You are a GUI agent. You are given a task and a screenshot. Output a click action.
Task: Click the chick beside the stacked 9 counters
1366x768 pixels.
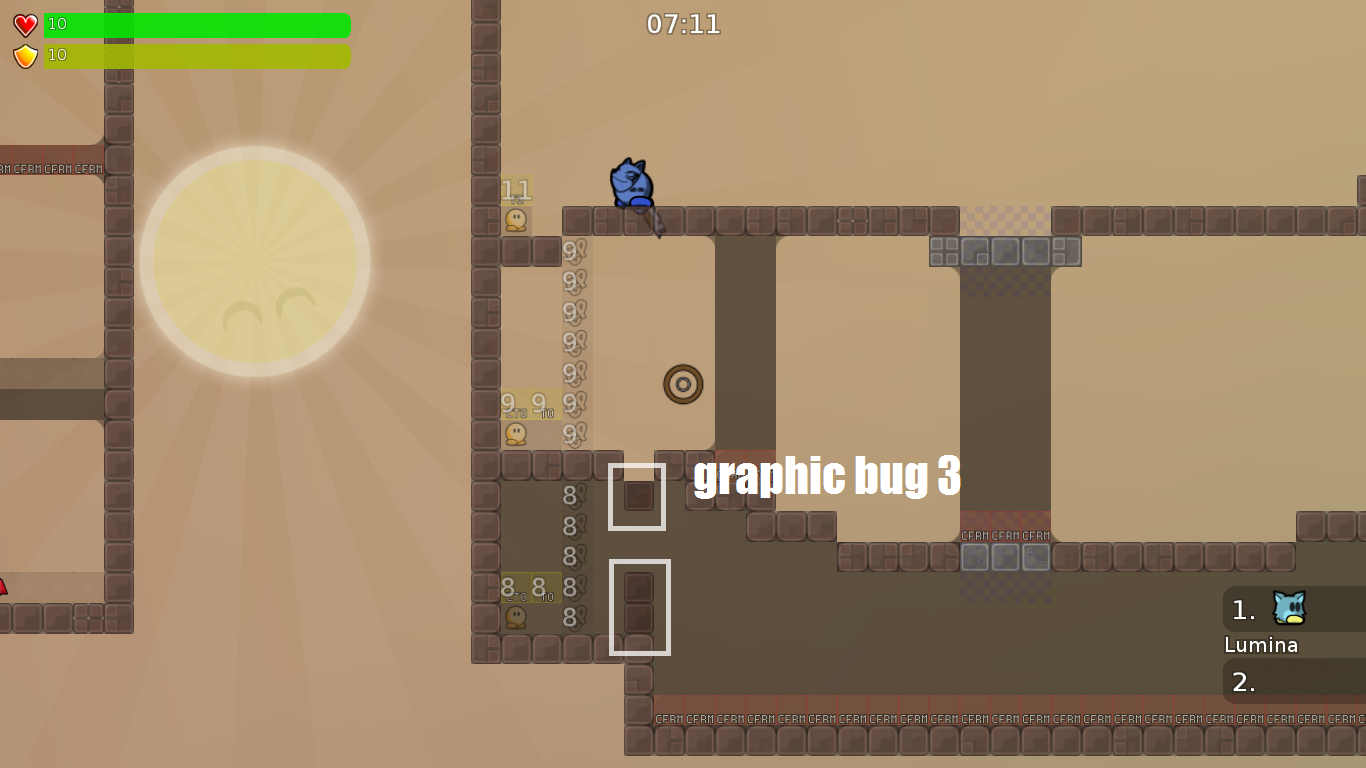tap(516, 433)
